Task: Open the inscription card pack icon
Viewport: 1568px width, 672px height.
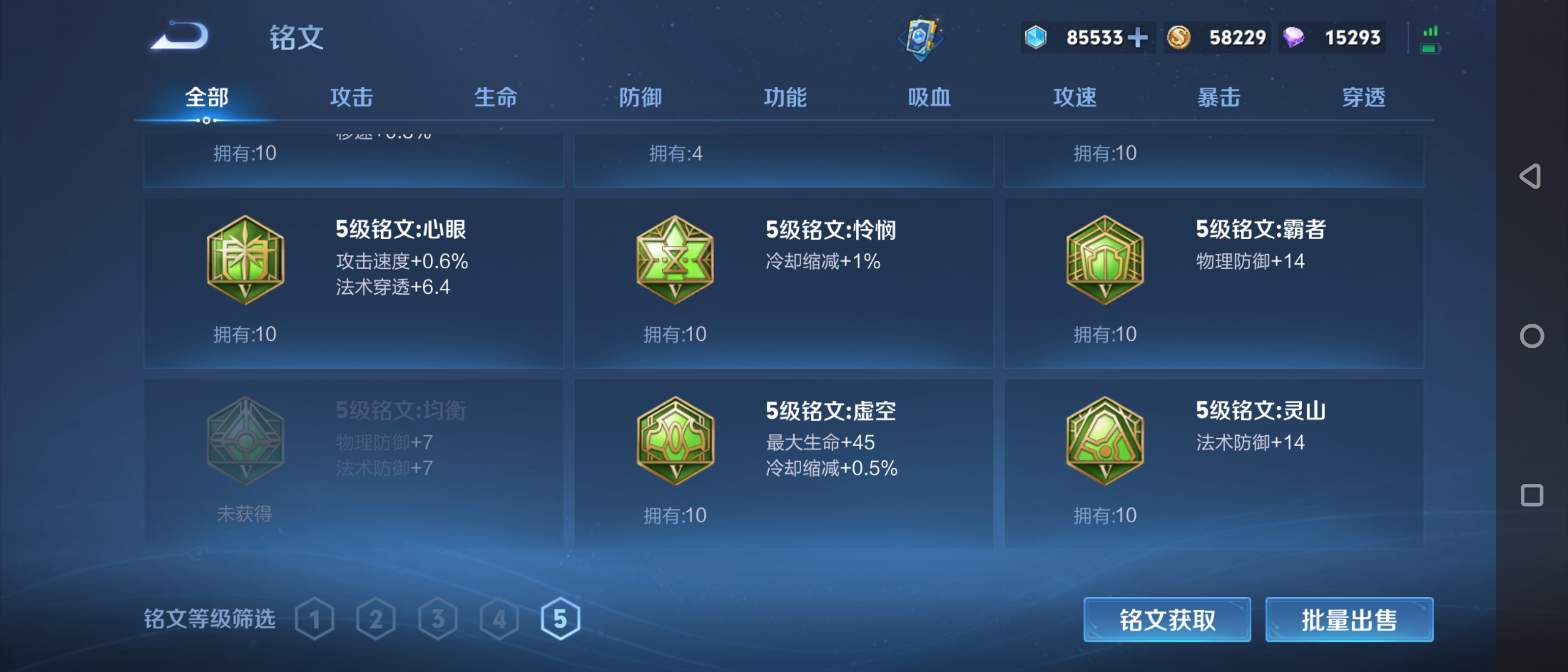Action: (x=921, y=38)
